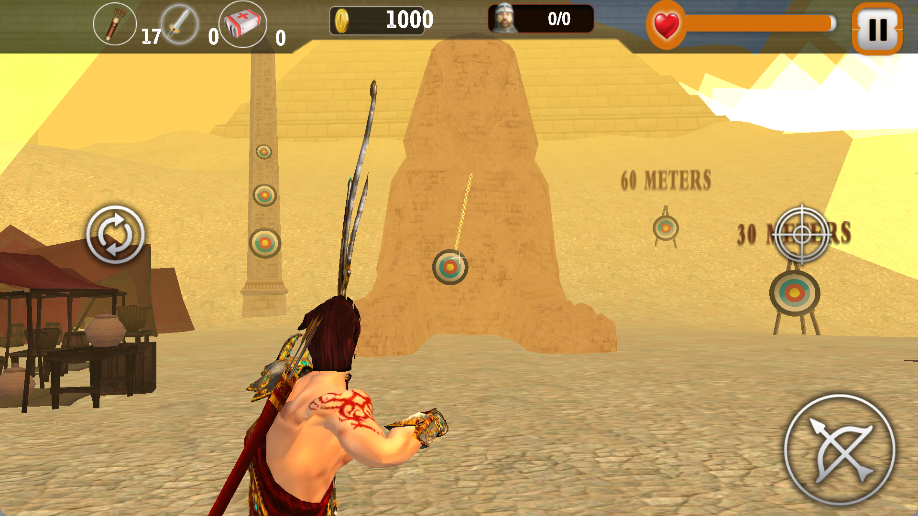
Task: Select the medkit item icon
Action: pyautogui.click(x=243, y=24)
